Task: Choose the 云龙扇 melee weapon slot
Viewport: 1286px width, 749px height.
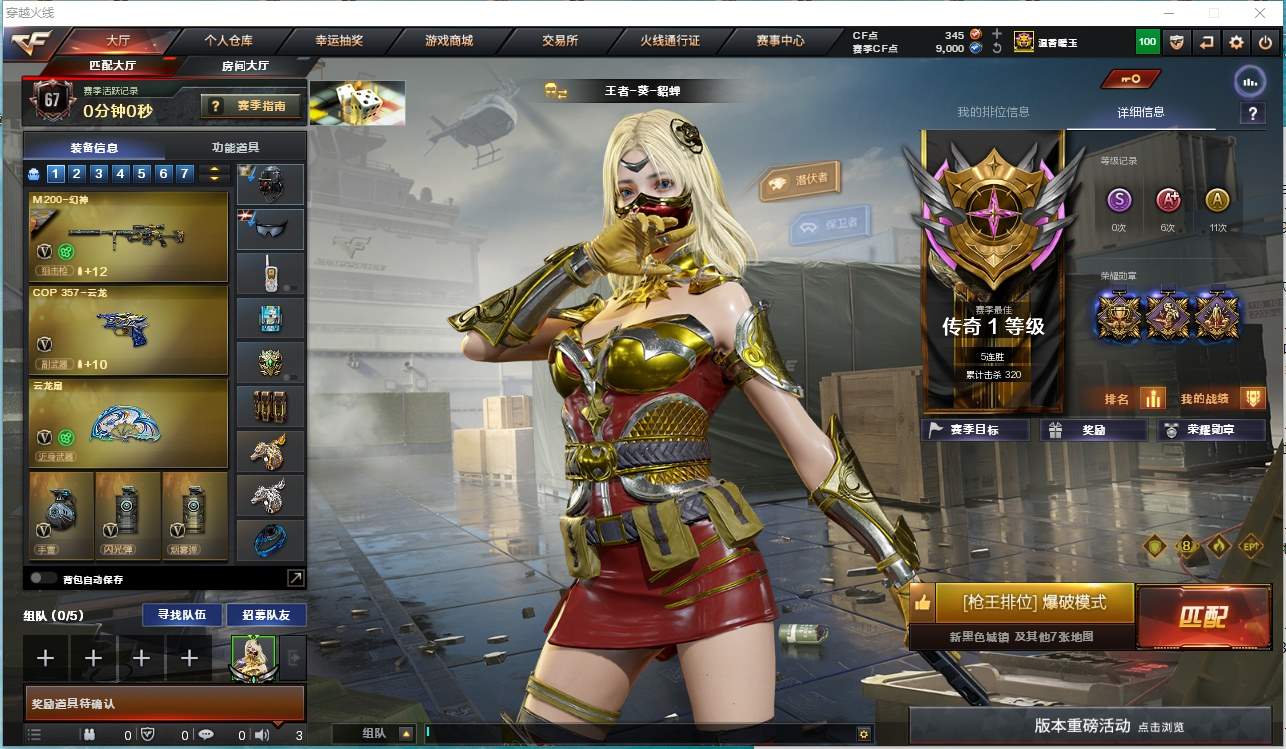Action: click(x=129, y=423)
